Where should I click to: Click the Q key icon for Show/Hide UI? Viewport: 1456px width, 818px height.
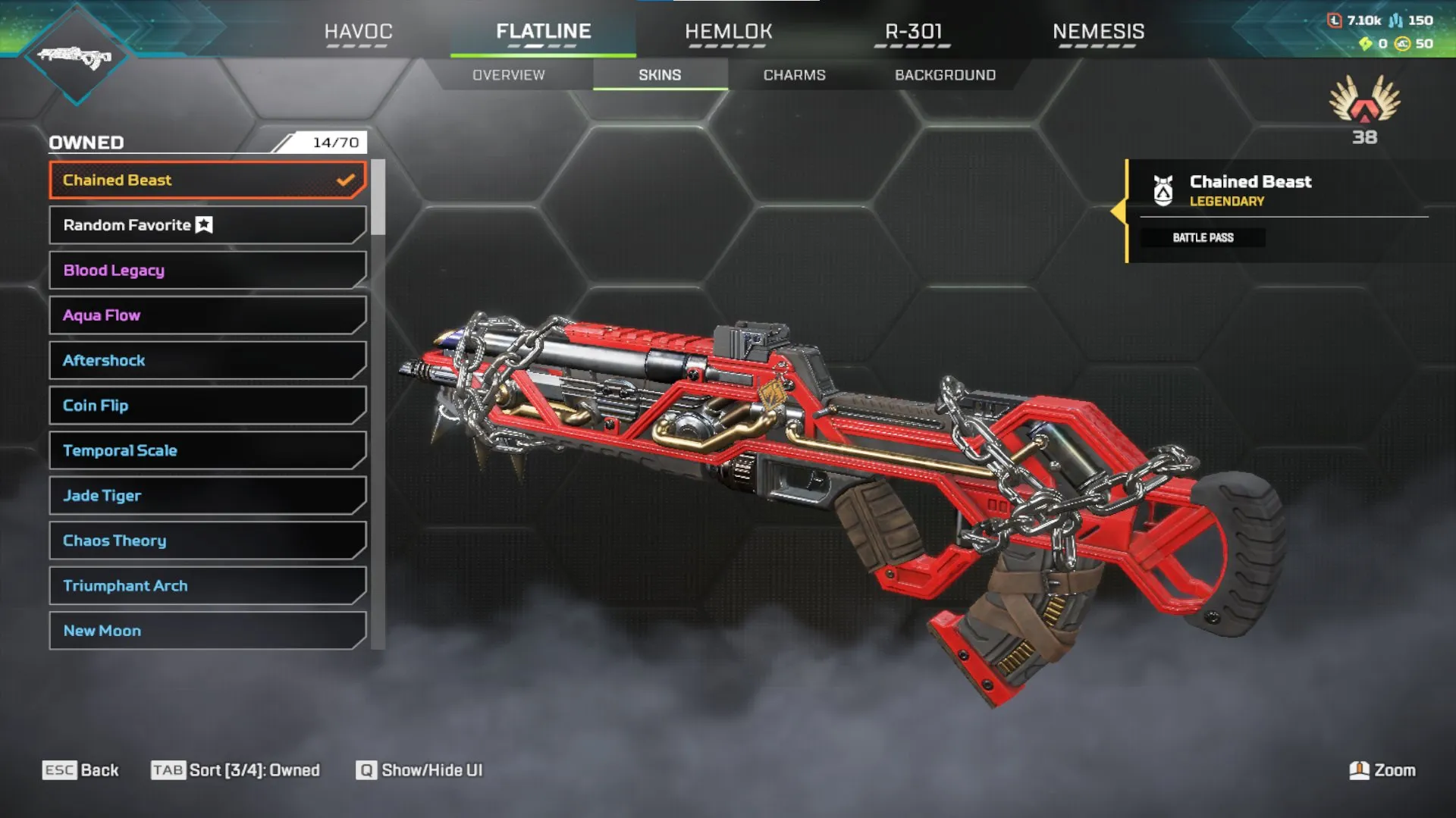[366, 769]
